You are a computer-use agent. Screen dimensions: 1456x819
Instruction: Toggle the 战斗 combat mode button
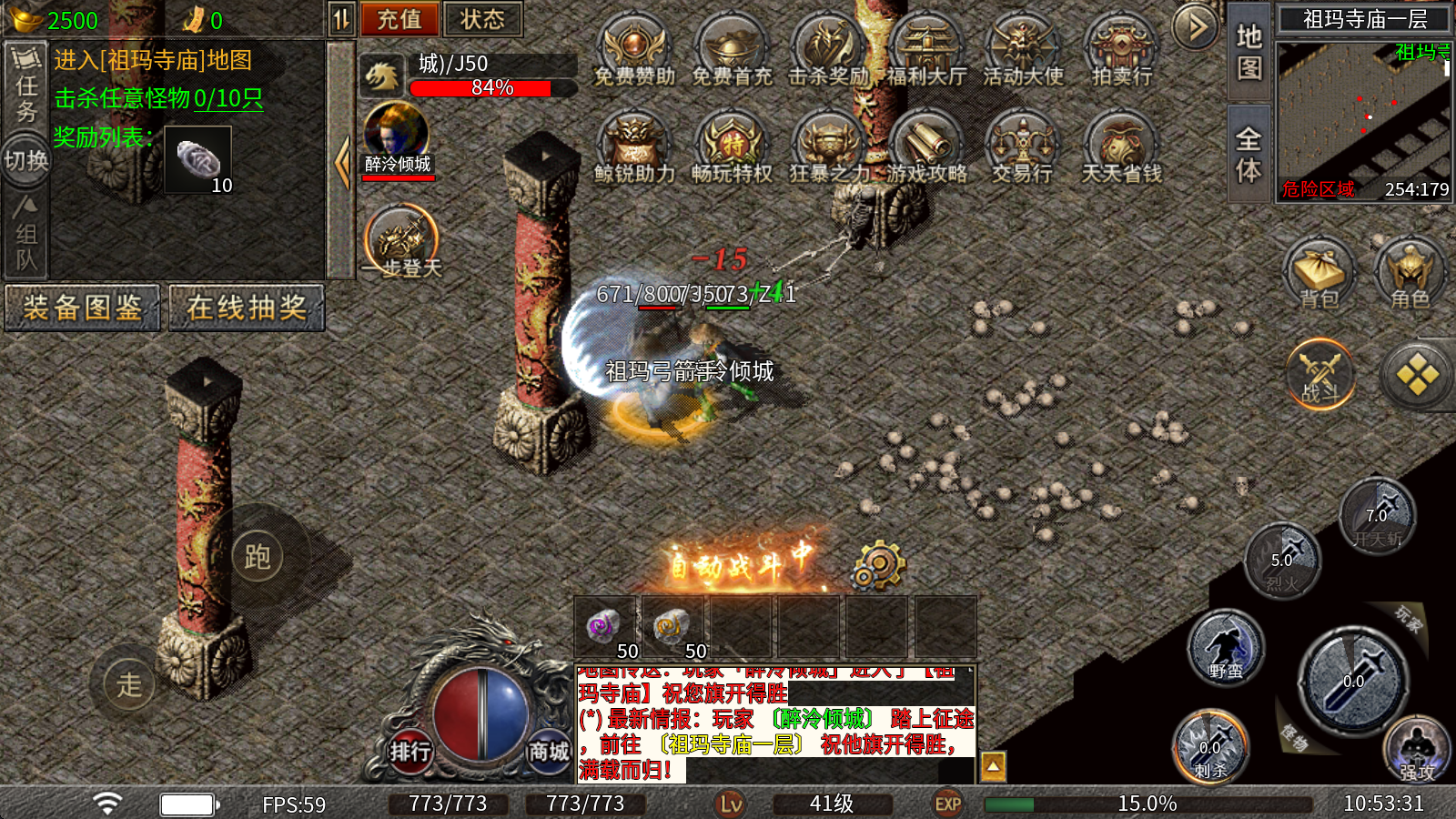click(x=1320, y=374)
